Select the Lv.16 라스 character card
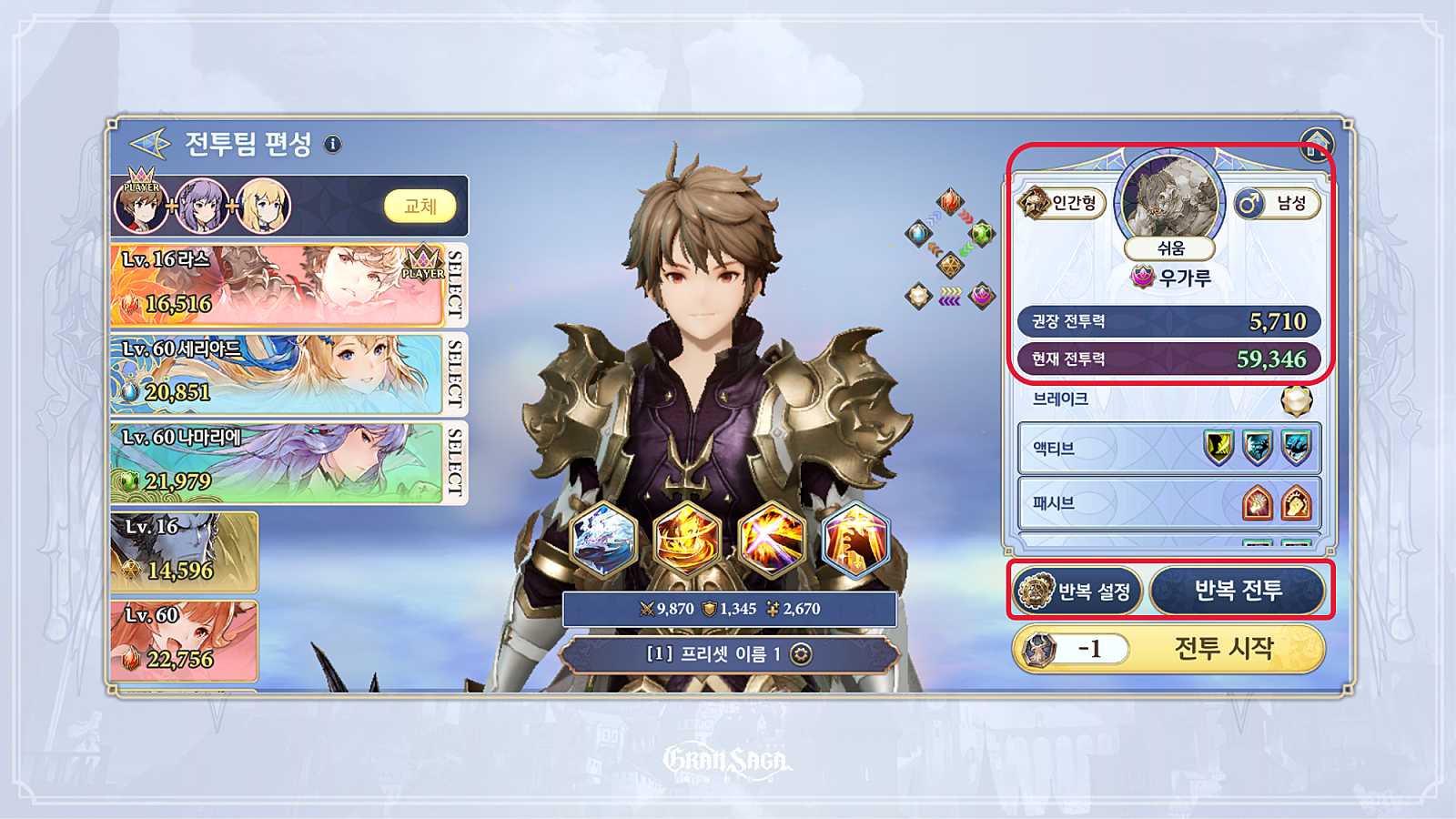The width and height of the screenshot is (1456, 819). pyautogui.click(x=278, y=285)
